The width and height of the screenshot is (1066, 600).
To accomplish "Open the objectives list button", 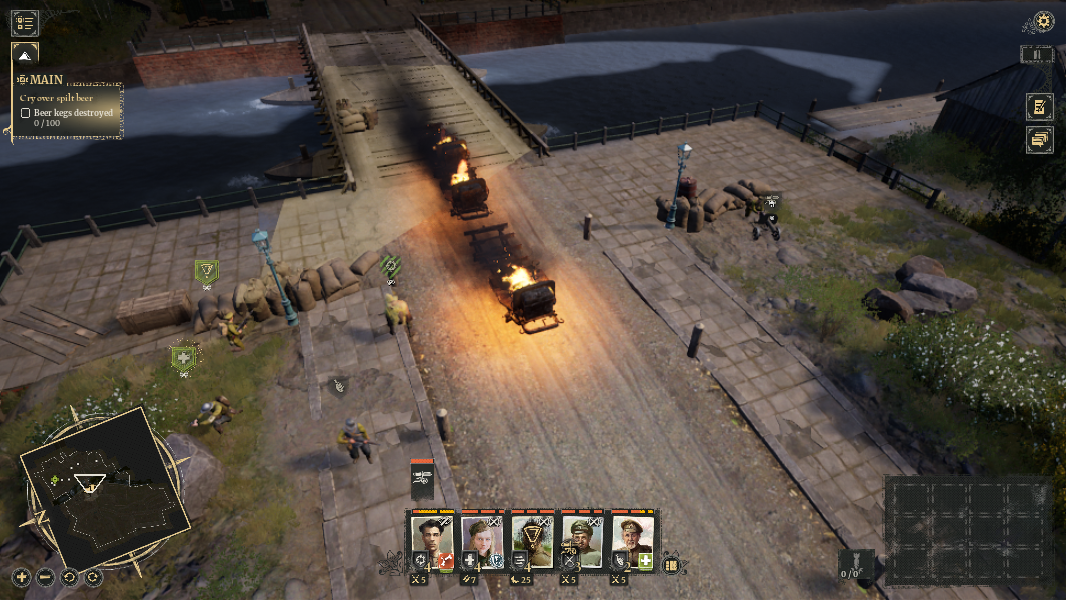I will (25, 23).
